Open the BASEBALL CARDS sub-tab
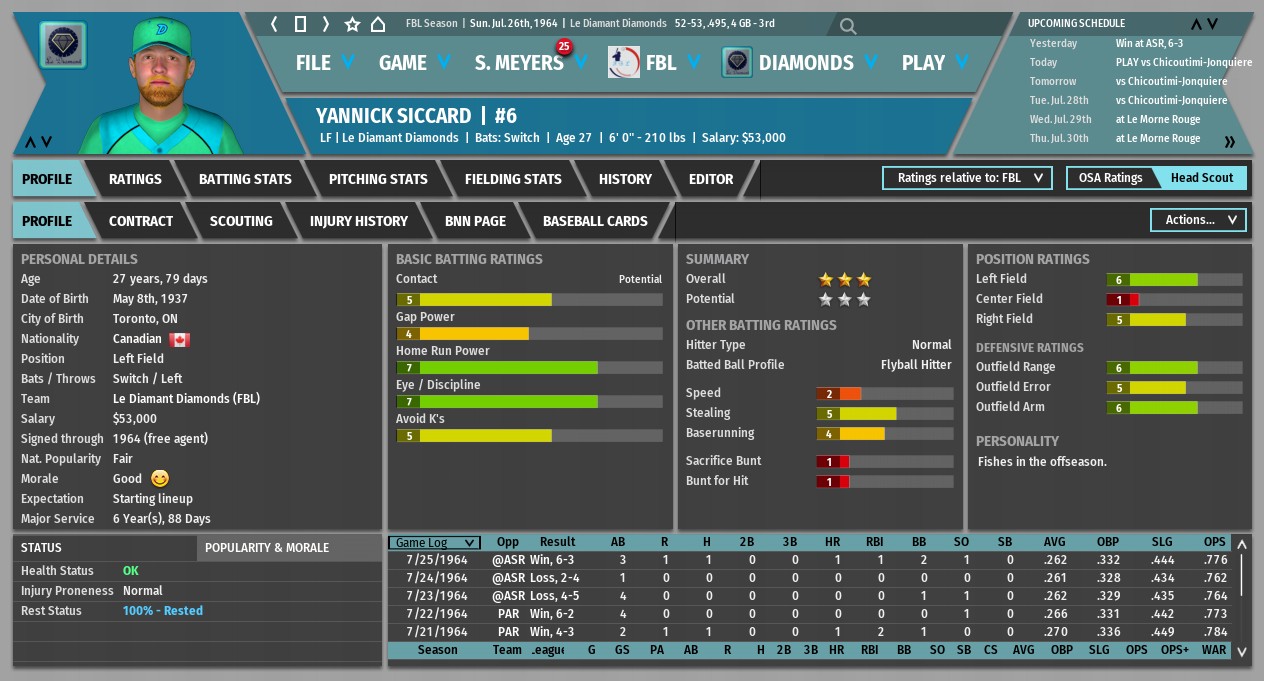The width and height of the screenshot is (1264, 681). [x=595, y=221]
